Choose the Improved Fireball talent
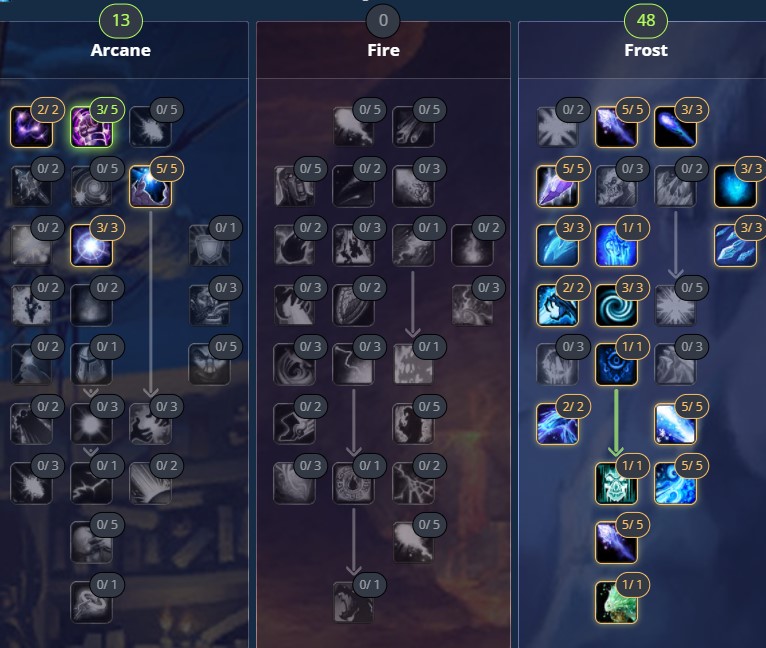 click(353, 127)
